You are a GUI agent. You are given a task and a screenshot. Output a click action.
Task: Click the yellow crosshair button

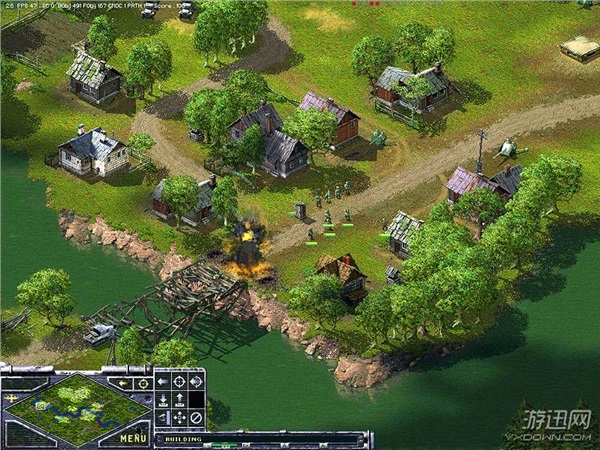point(144,382)
